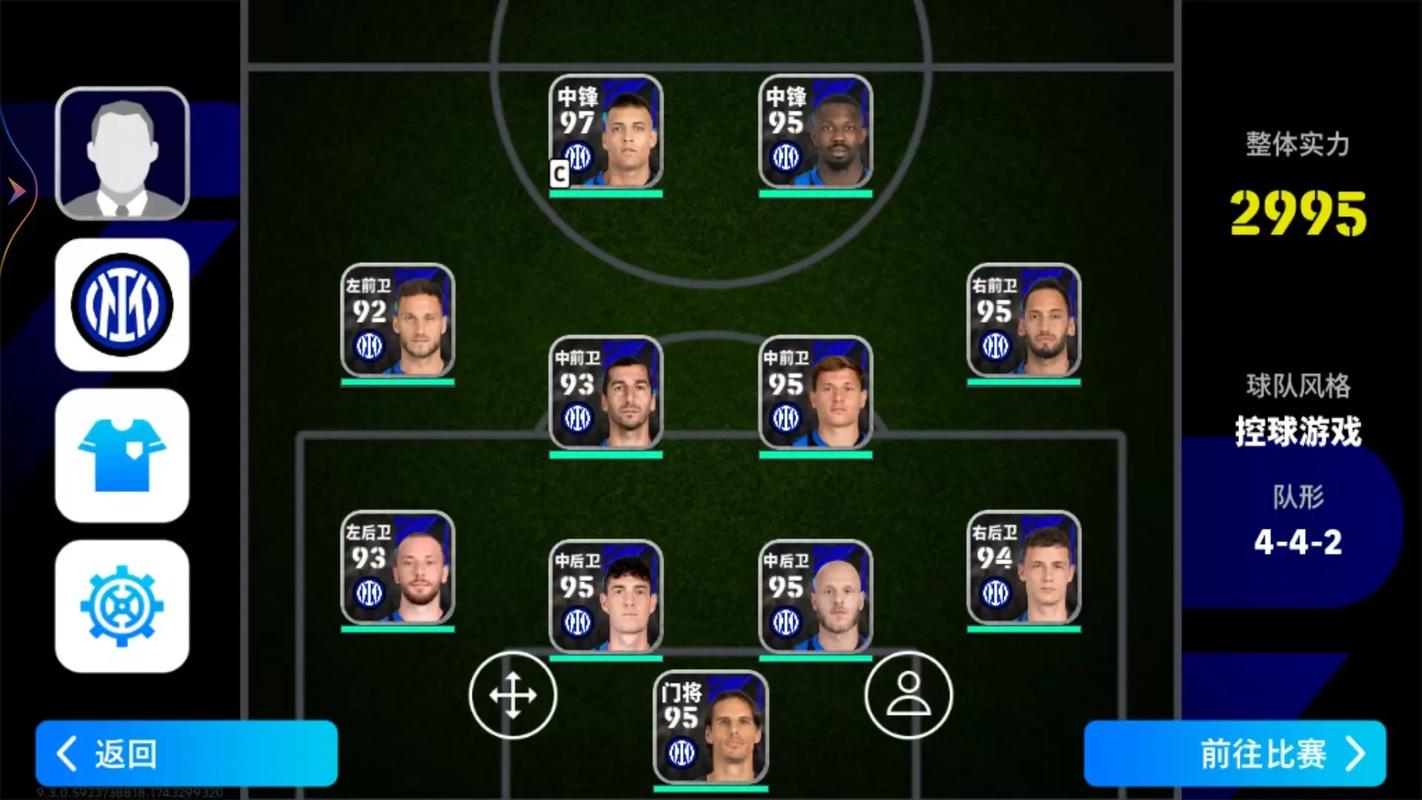Open the gear tactics settings tile
This screenshot has width=1422, height=800.
pyautogui.click(x=122, y=606)
